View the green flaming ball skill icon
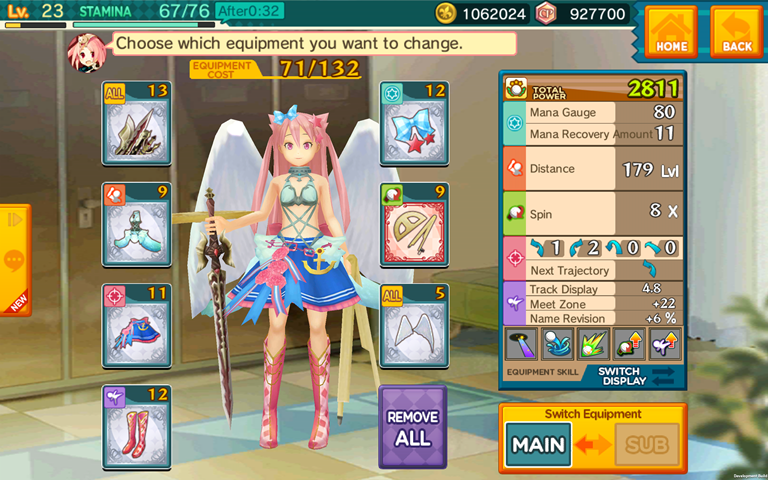768x480 pixels. click(593, 344)
